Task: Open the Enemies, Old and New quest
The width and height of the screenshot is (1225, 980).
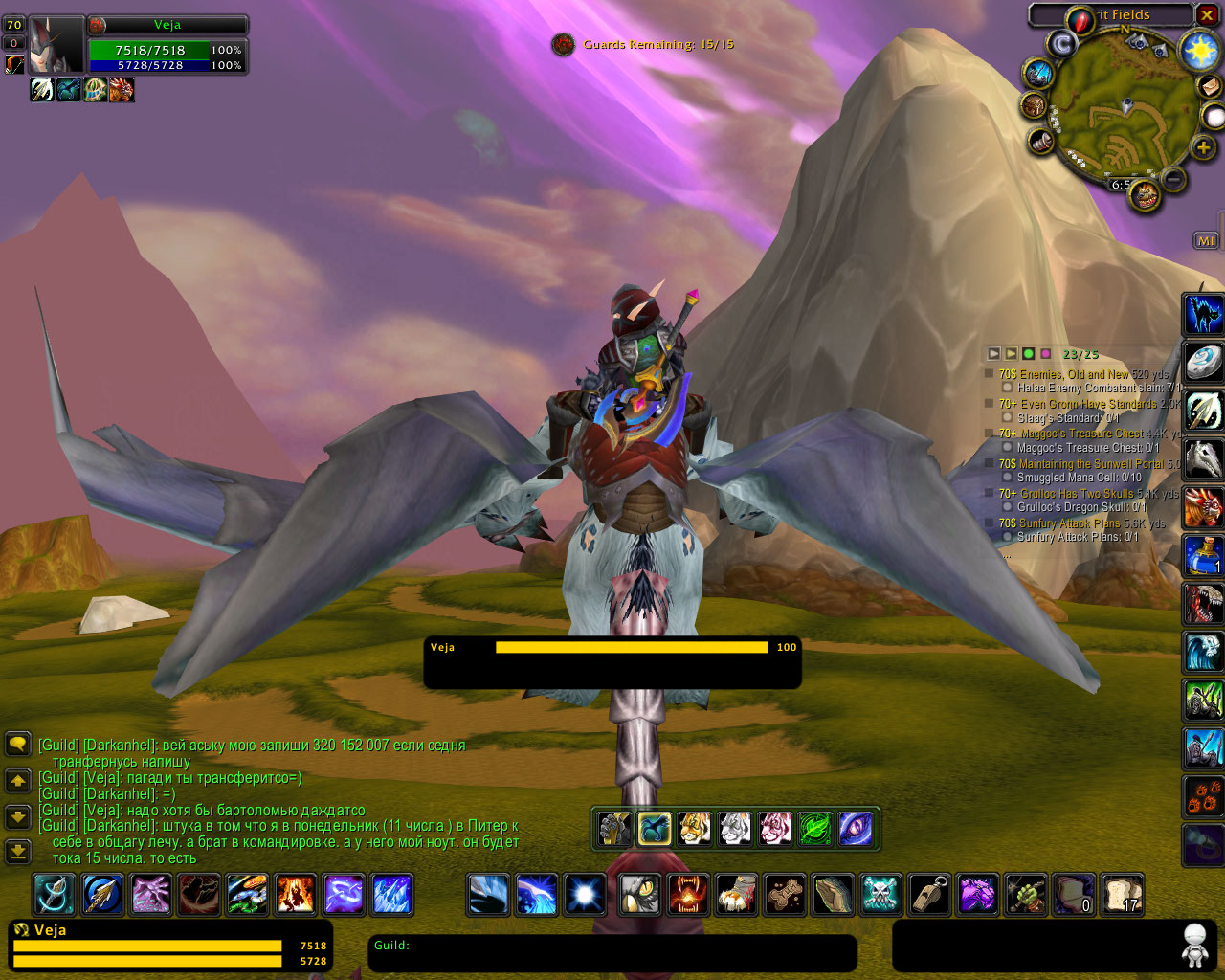Action: click(x=1063, y=374)
